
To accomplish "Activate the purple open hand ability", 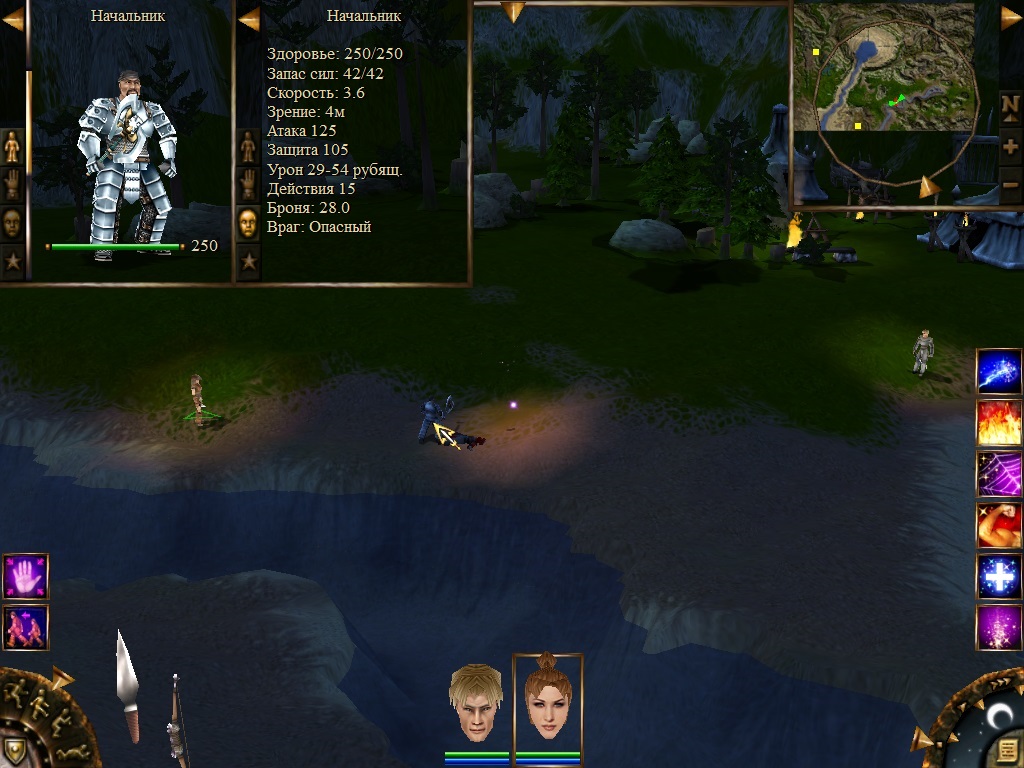I will pos(25,576).
